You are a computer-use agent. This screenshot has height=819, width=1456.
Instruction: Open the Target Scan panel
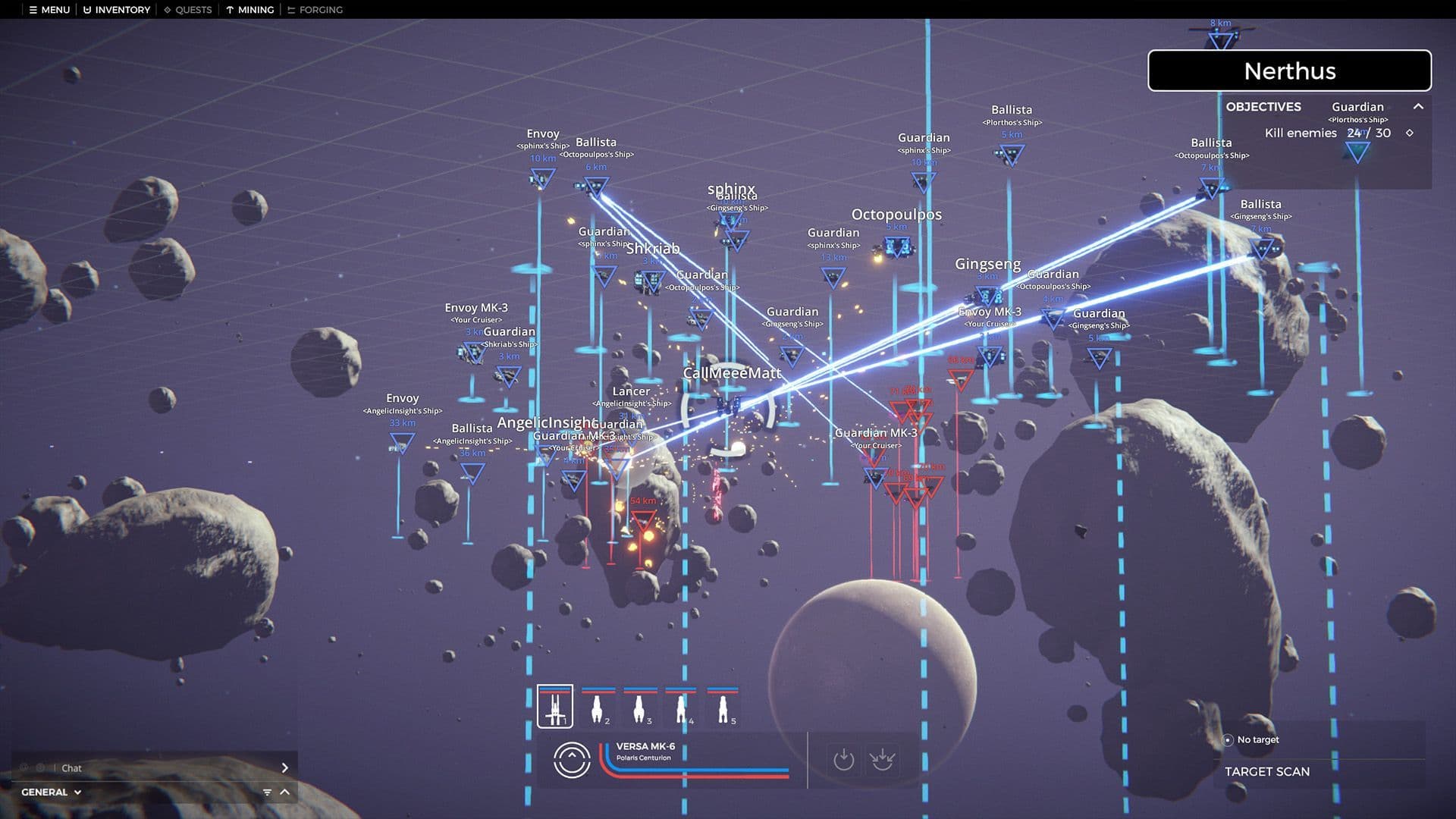pyautogui.click(x=1266, y=771)
